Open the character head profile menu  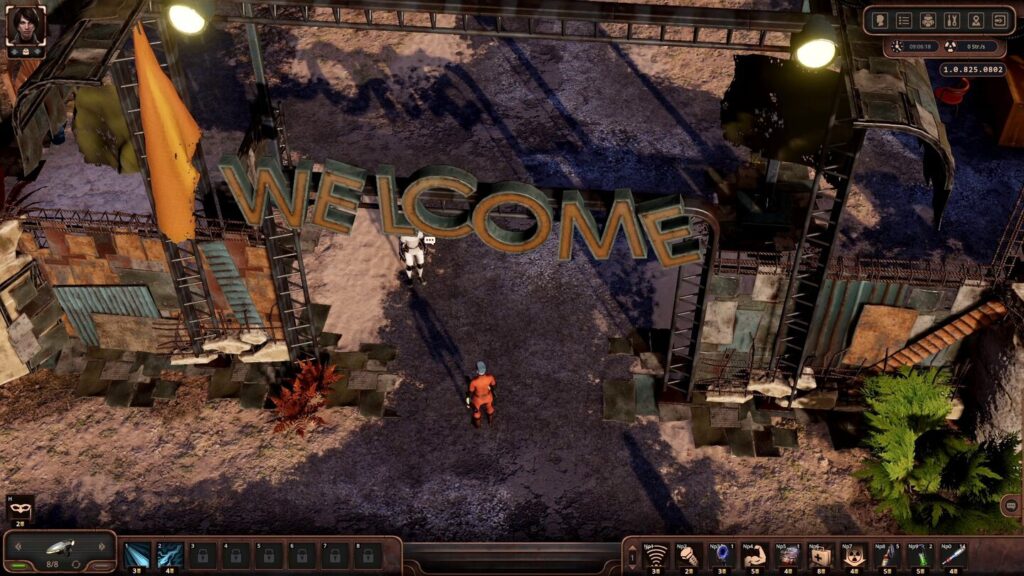coord(881,20)
